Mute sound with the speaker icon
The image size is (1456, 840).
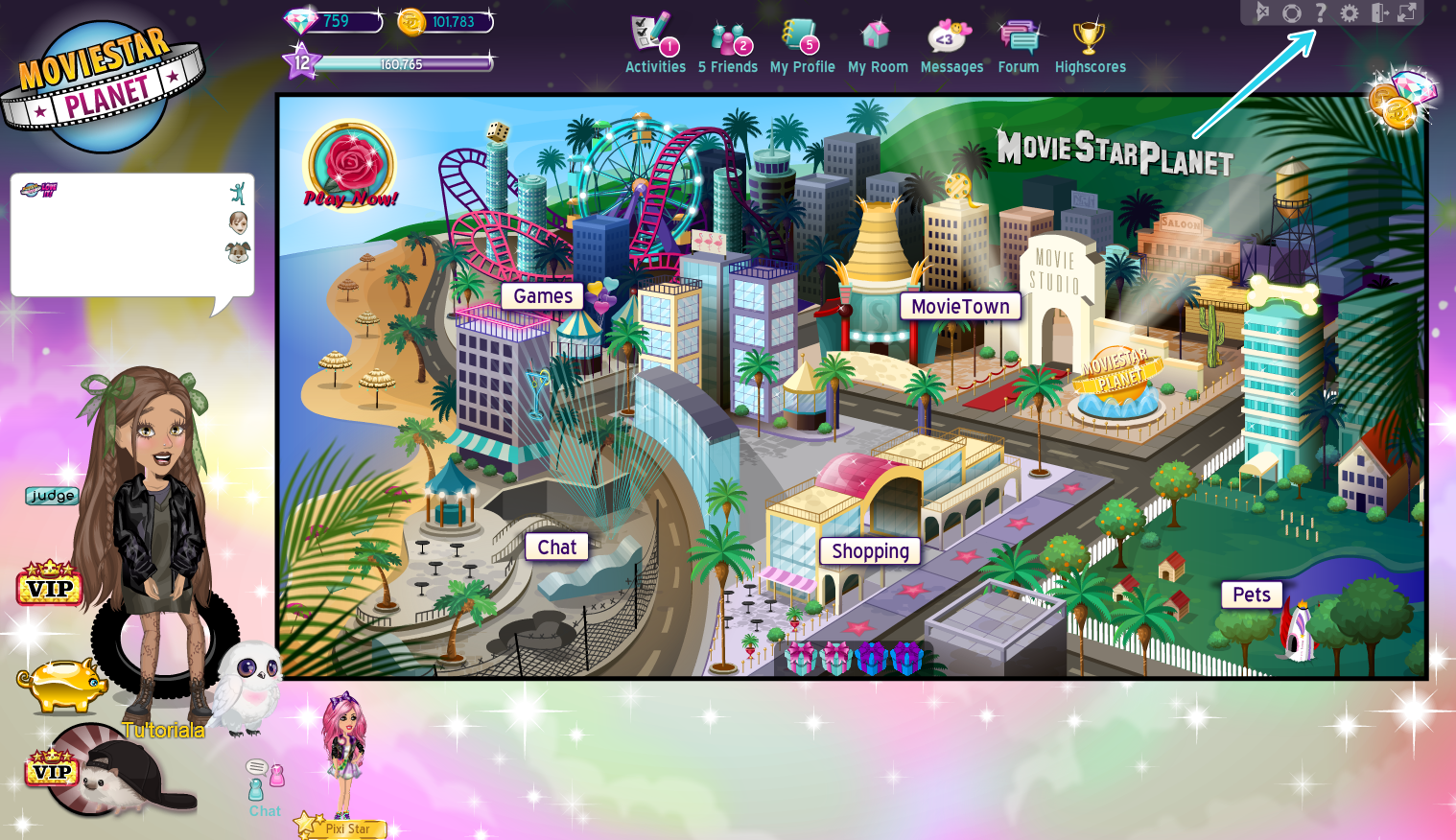[1263, 12]
